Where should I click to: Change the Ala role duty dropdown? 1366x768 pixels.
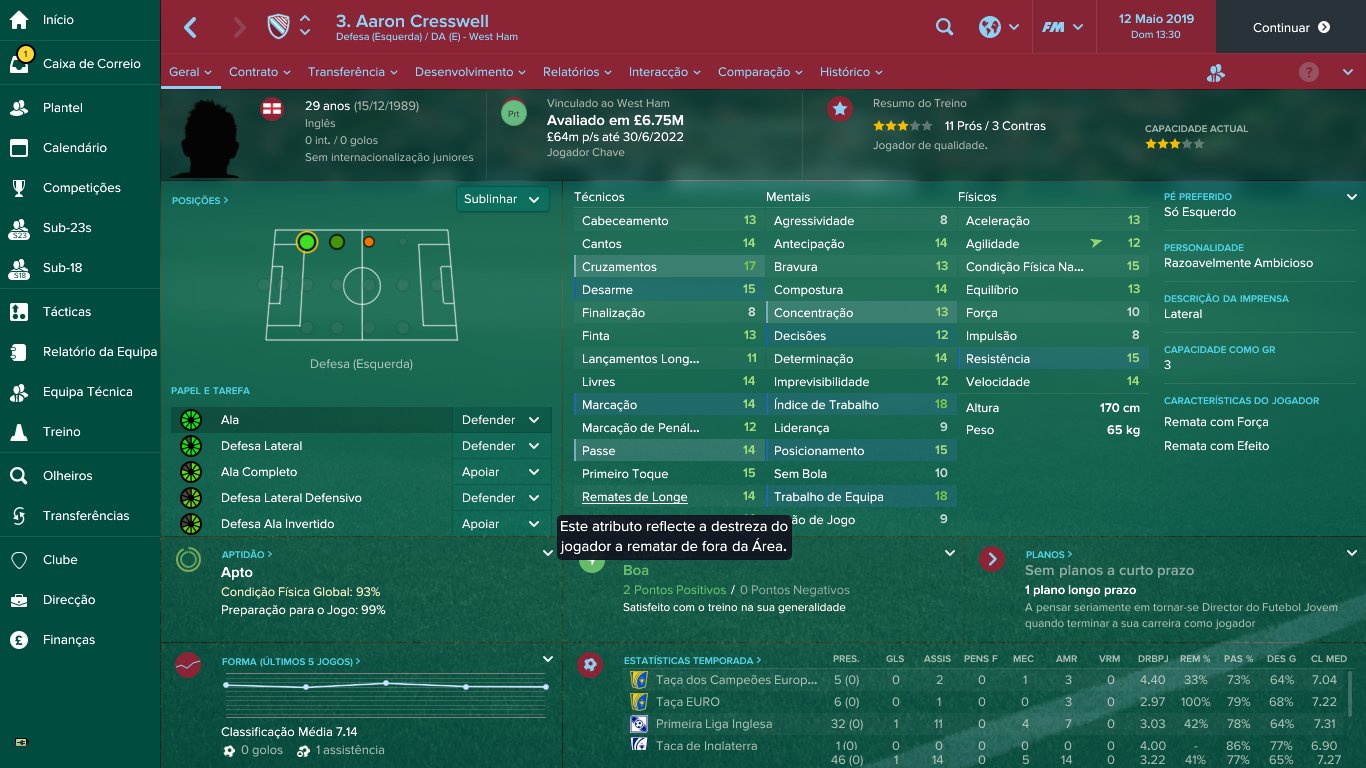pyautogui.click(x=501, y=420)
